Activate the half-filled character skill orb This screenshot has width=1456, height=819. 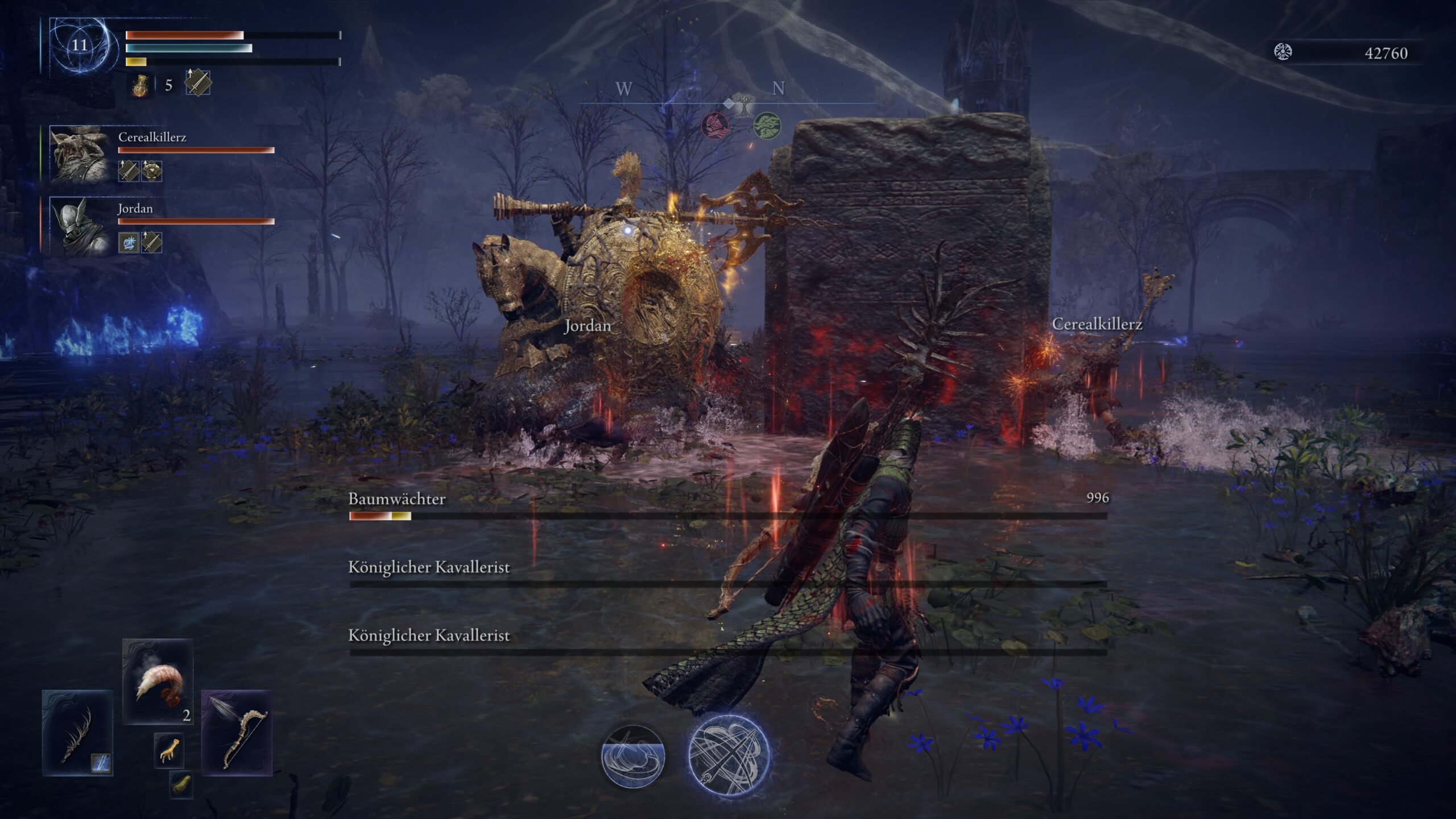(x=633, y=756)
